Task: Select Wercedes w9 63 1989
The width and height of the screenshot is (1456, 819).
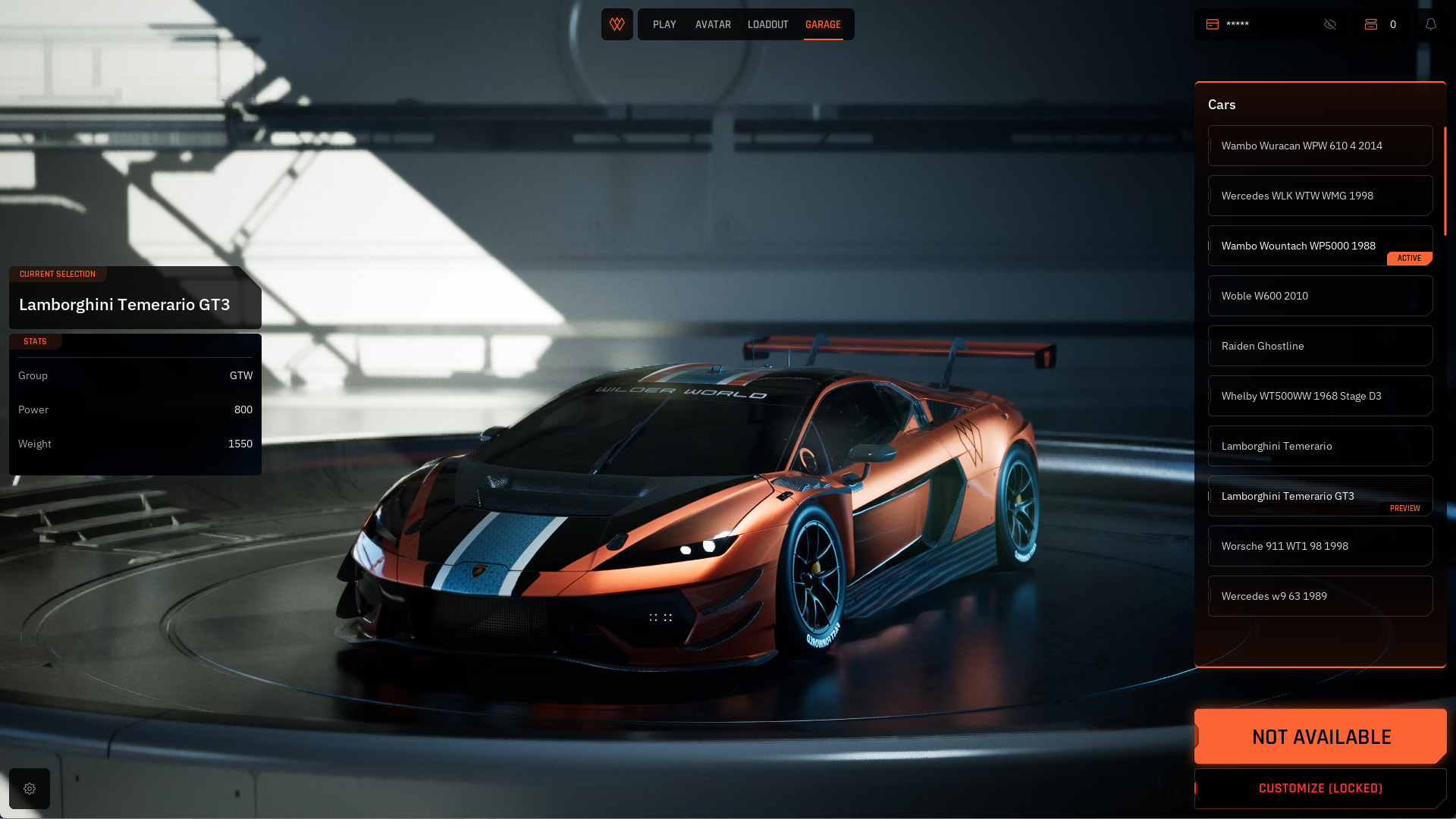Action: coord(1319,596)
